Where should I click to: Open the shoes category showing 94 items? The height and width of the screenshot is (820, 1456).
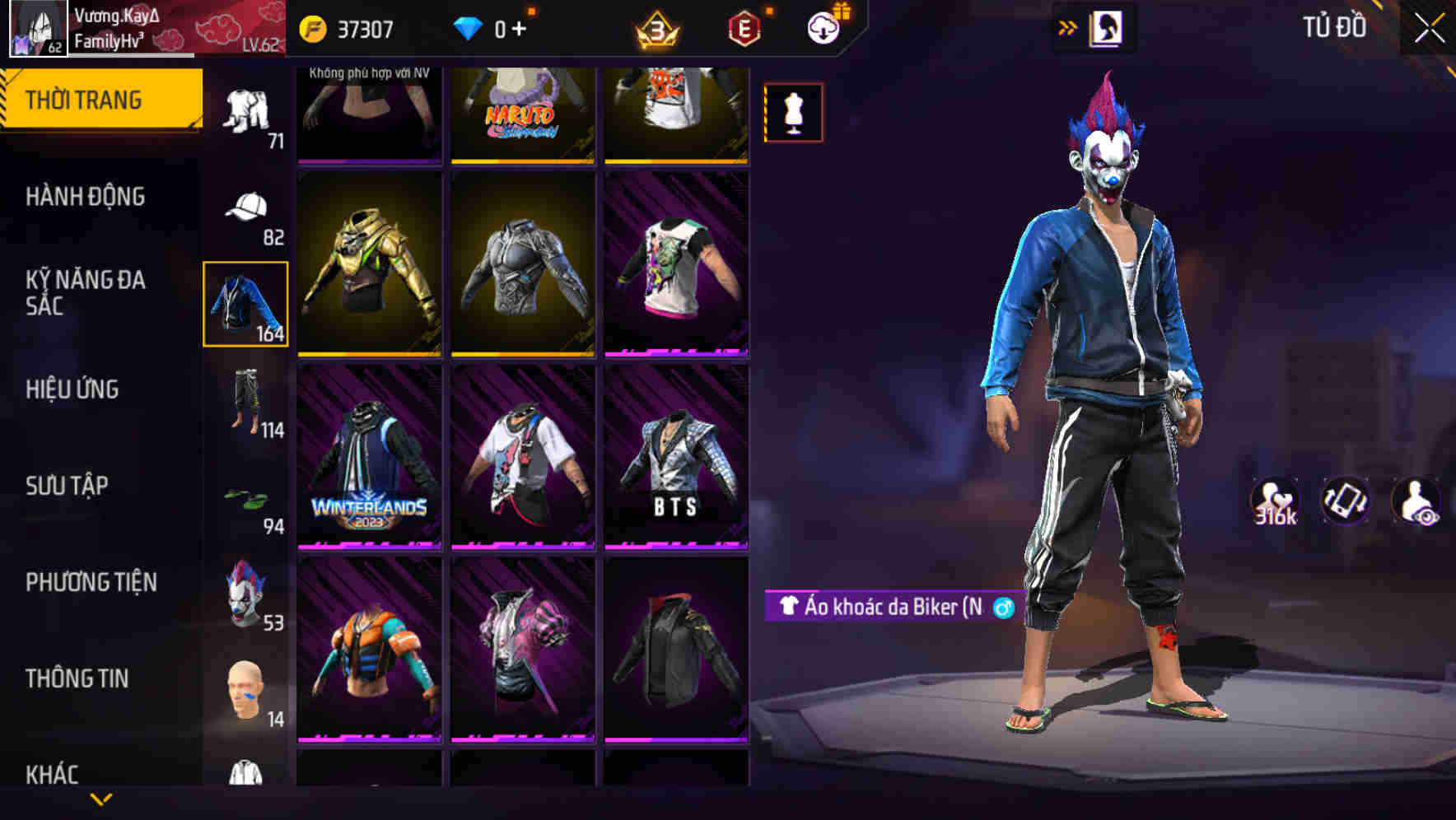[245, 500]
